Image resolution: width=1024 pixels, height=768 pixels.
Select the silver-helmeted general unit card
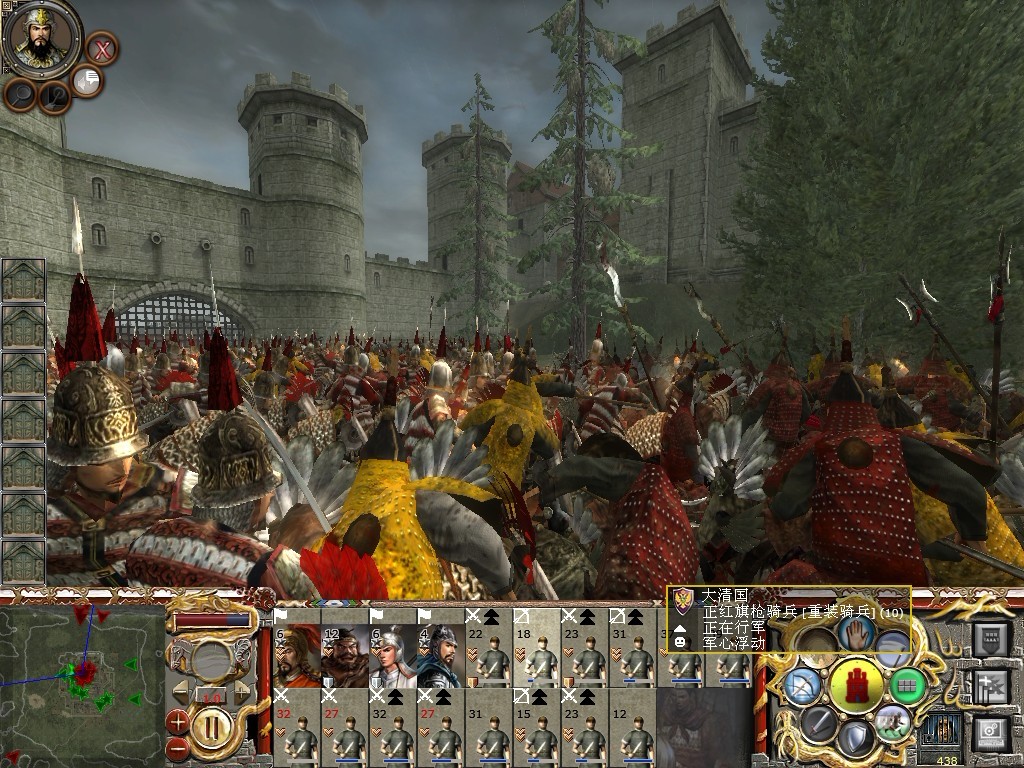click(393, 656)
